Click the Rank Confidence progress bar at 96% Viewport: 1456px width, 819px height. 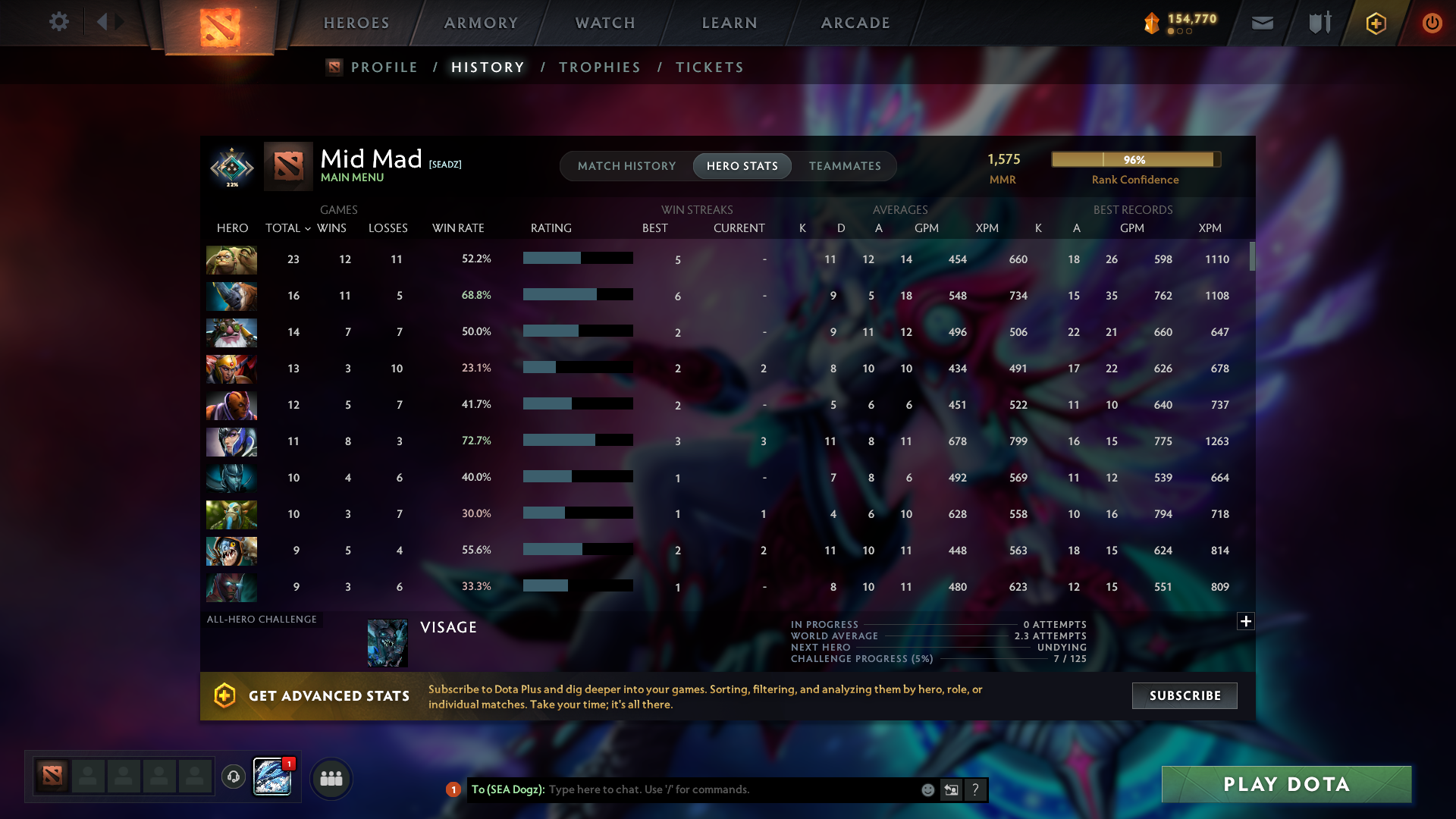click(x=1135, y=160)
